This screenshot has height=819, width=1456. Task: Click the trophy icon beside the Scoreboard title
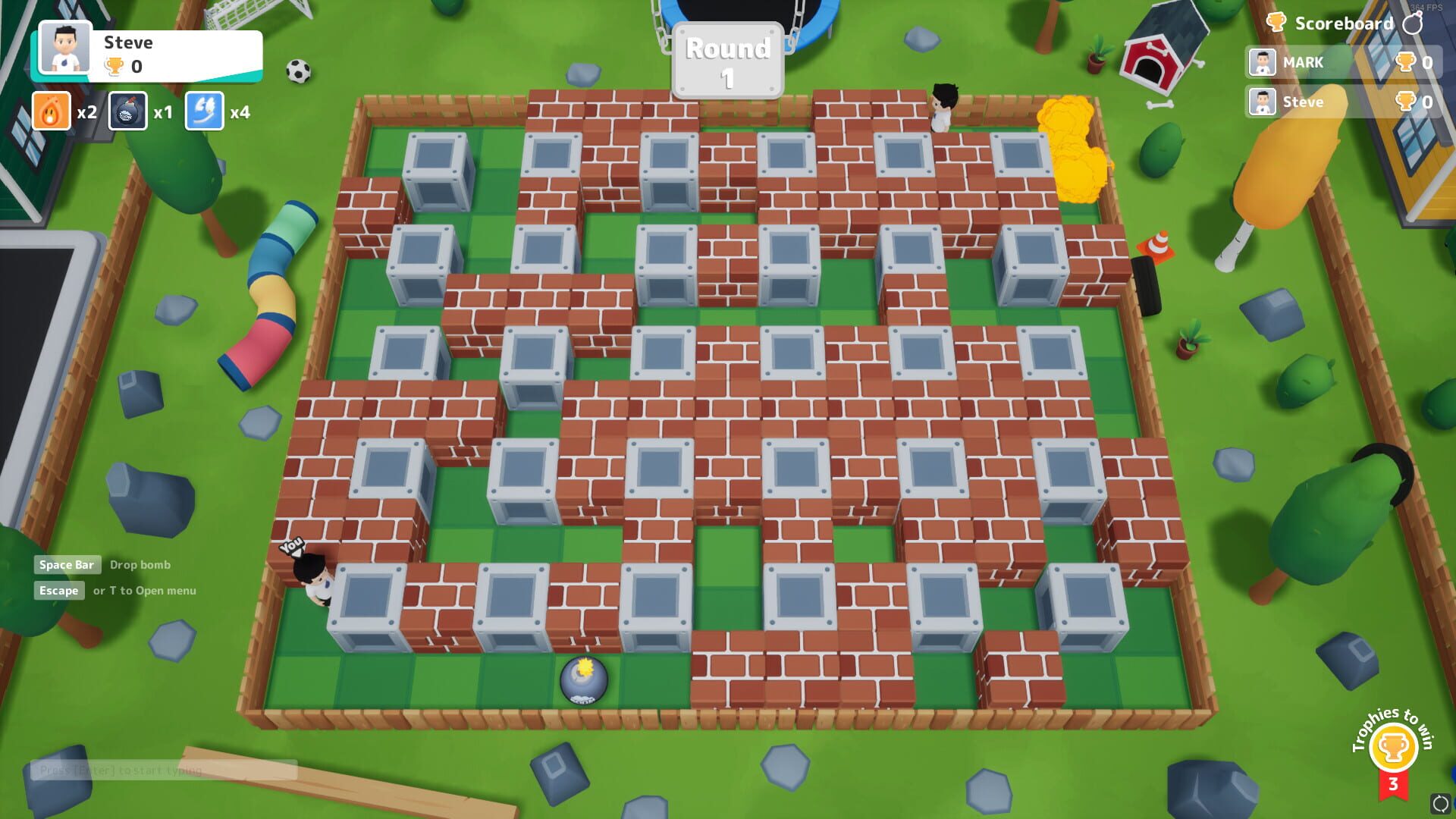(1277, 23)
